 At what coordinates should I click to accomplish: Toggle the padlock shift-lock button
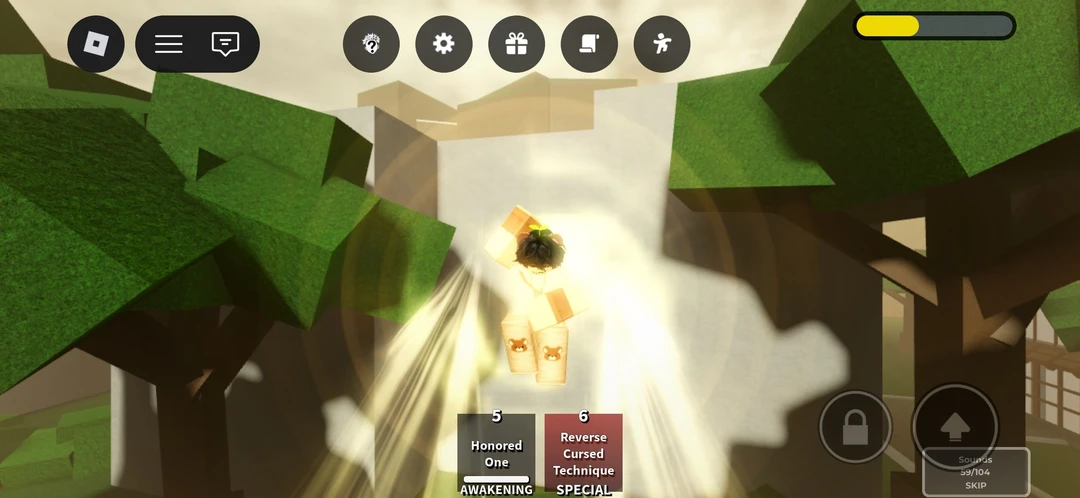pos(855,427)
